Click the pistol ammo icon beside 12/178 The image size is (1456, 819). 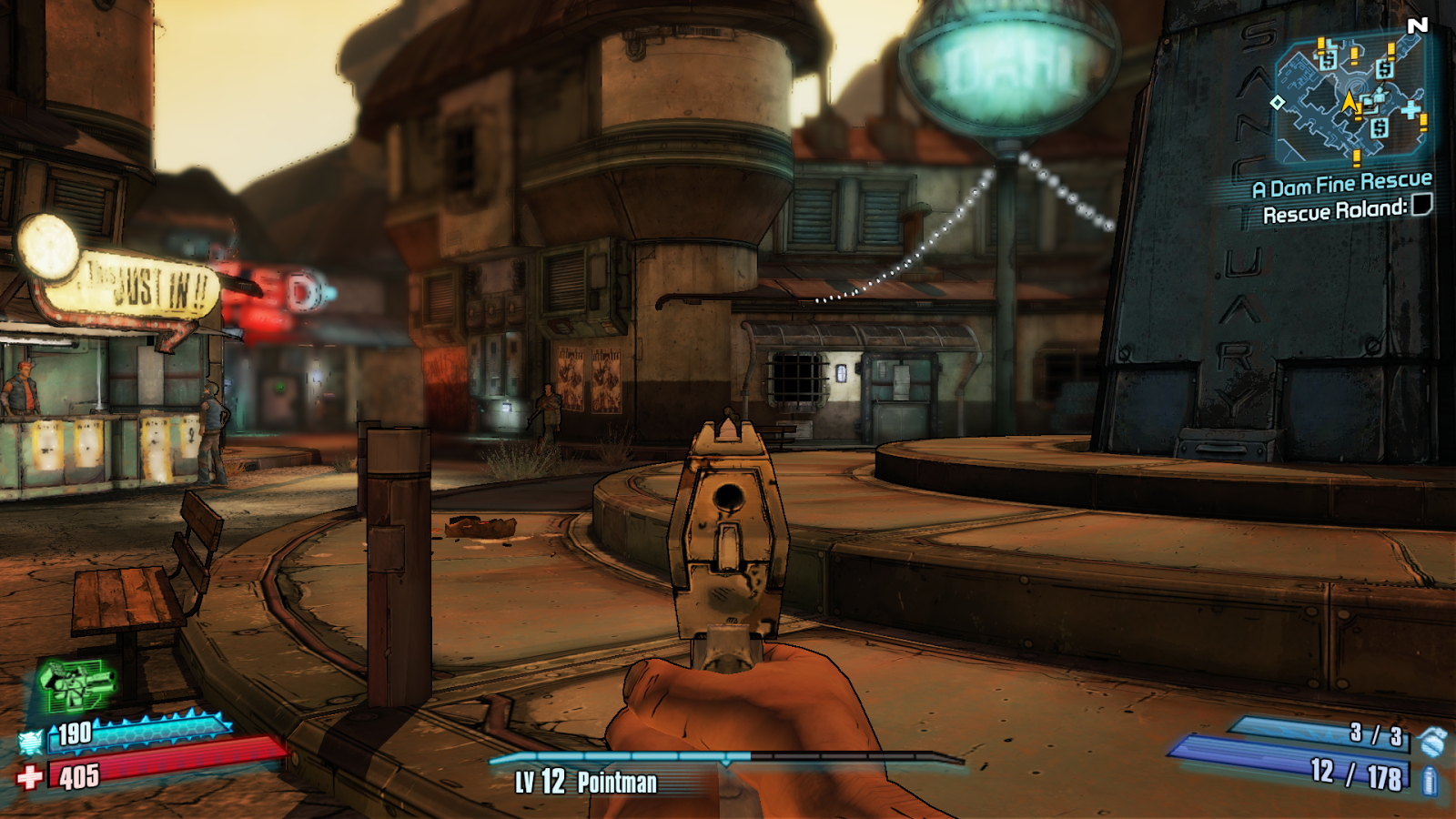pyautogui.click(x=1429, y=780)
